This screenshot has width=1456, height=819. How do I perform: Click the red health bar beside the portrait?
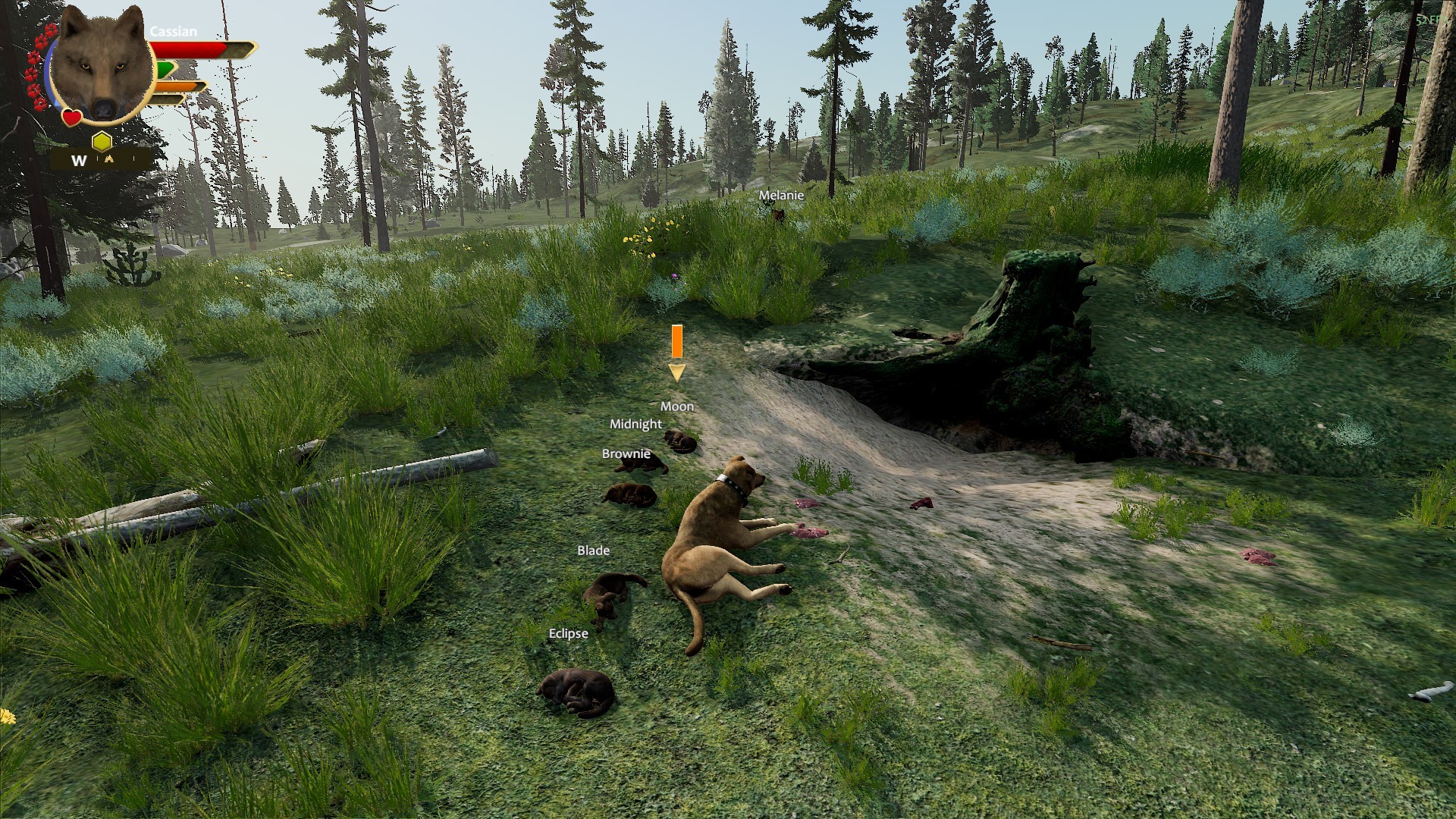point(184,49)
